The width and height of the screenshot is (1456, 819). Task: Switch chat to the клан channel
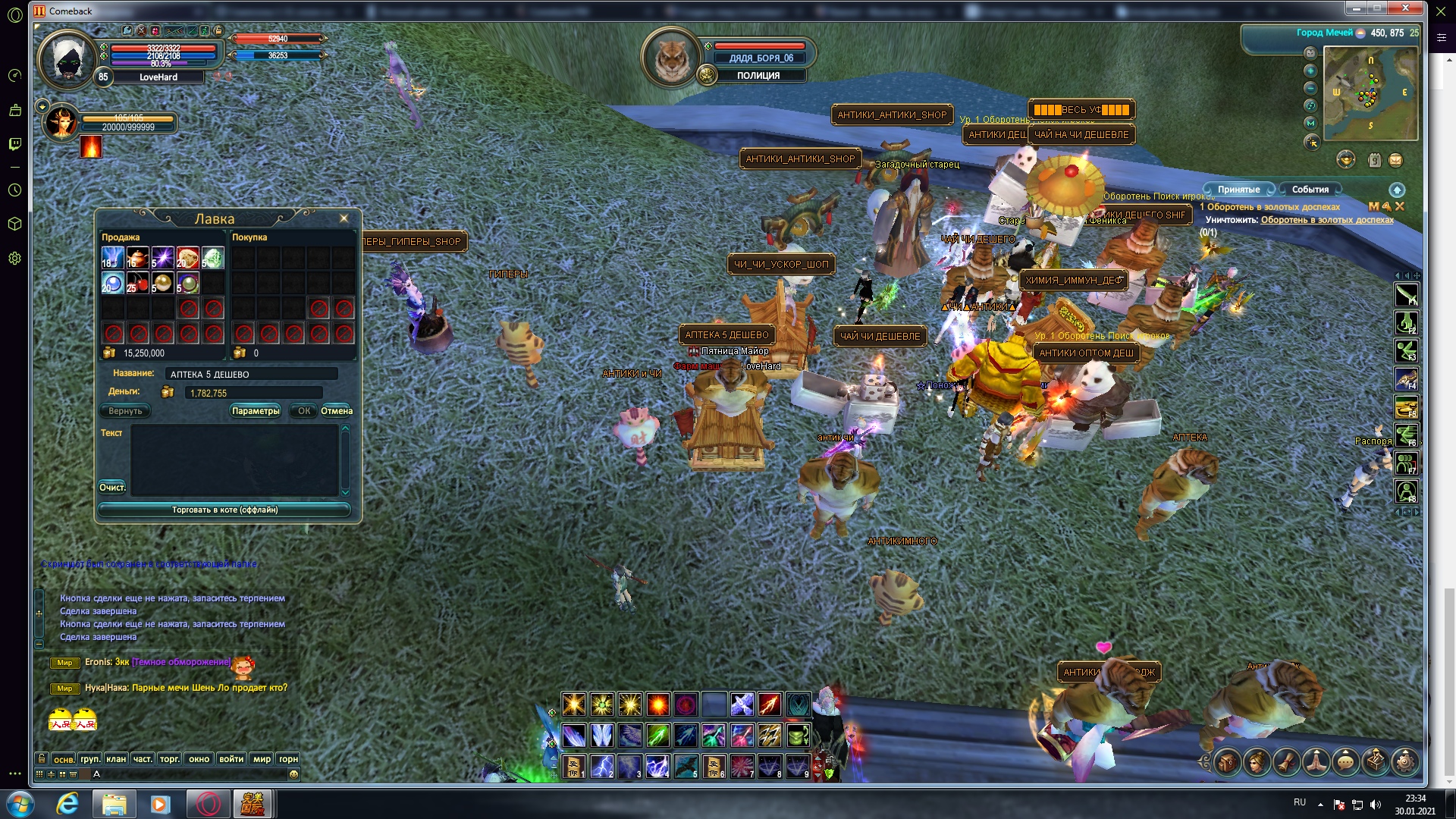[116, 758]
